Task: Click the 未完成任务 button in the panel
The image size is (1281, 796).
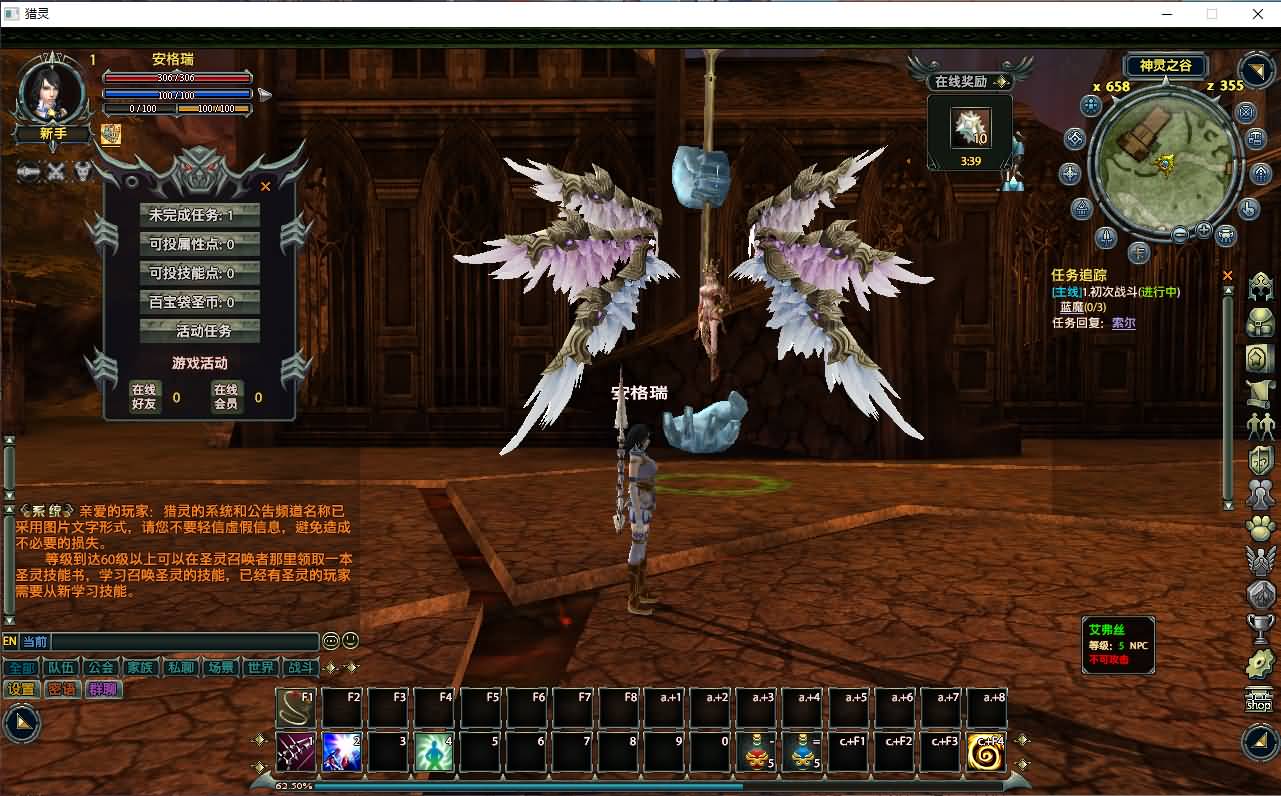Action: [x=200, y=215]
